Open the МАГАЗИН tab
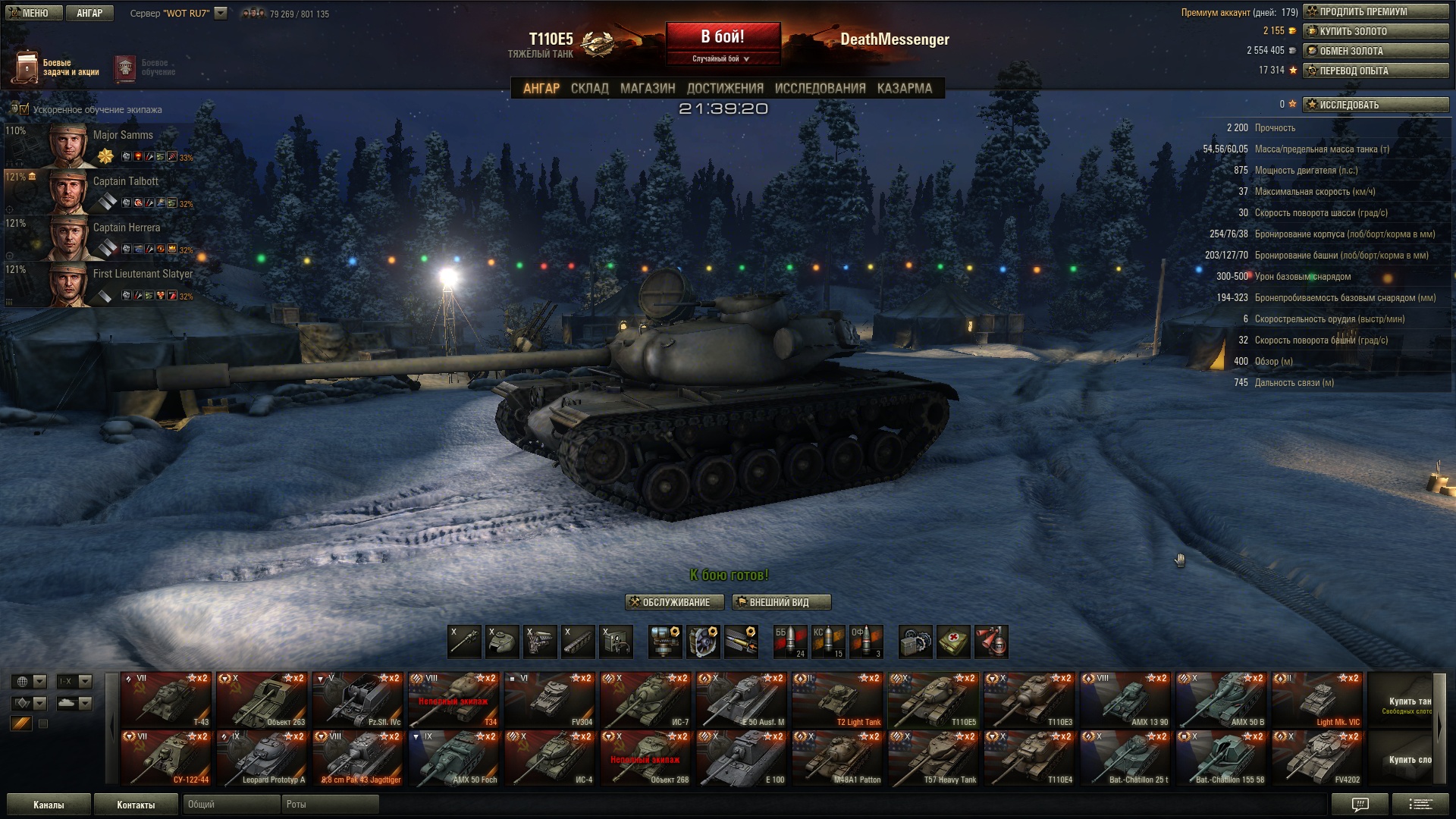 pos(648,89)
